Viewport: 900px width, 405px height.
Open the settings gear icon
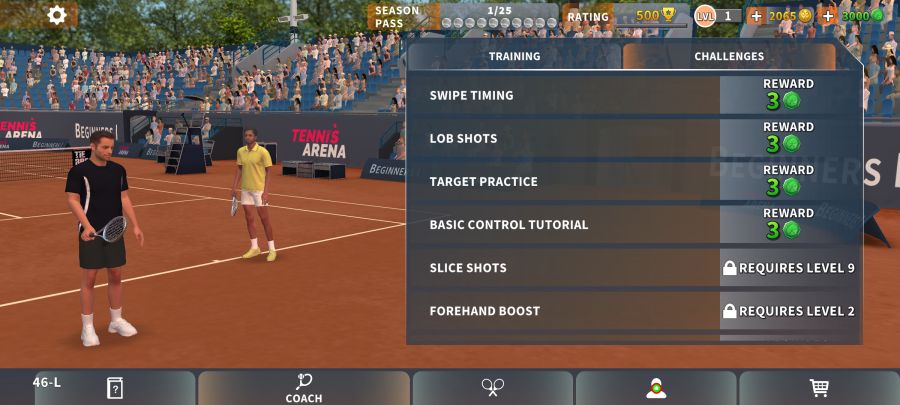coord(57,15)
